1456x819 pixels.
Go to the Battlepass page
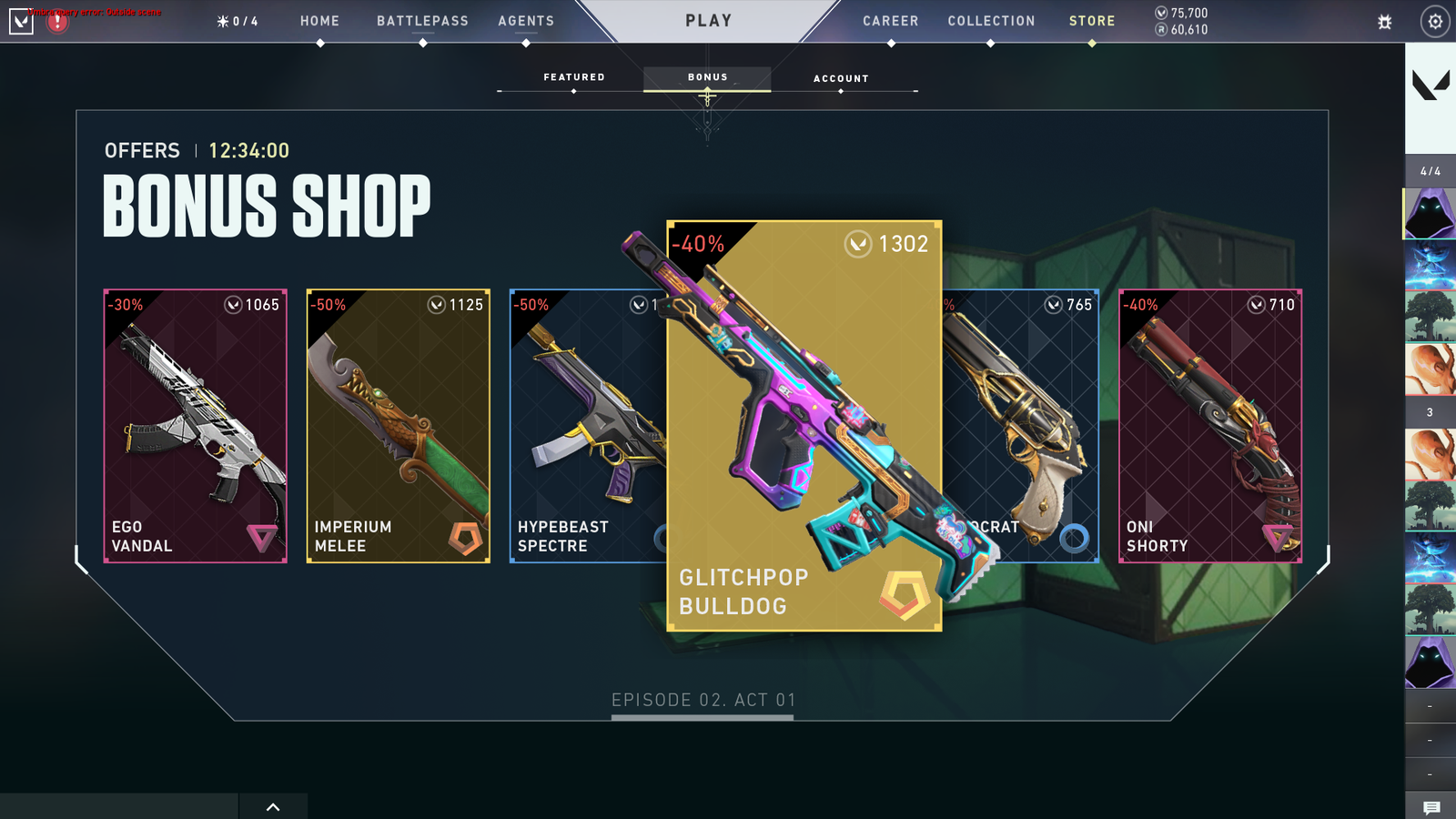[x=422, y=21]
